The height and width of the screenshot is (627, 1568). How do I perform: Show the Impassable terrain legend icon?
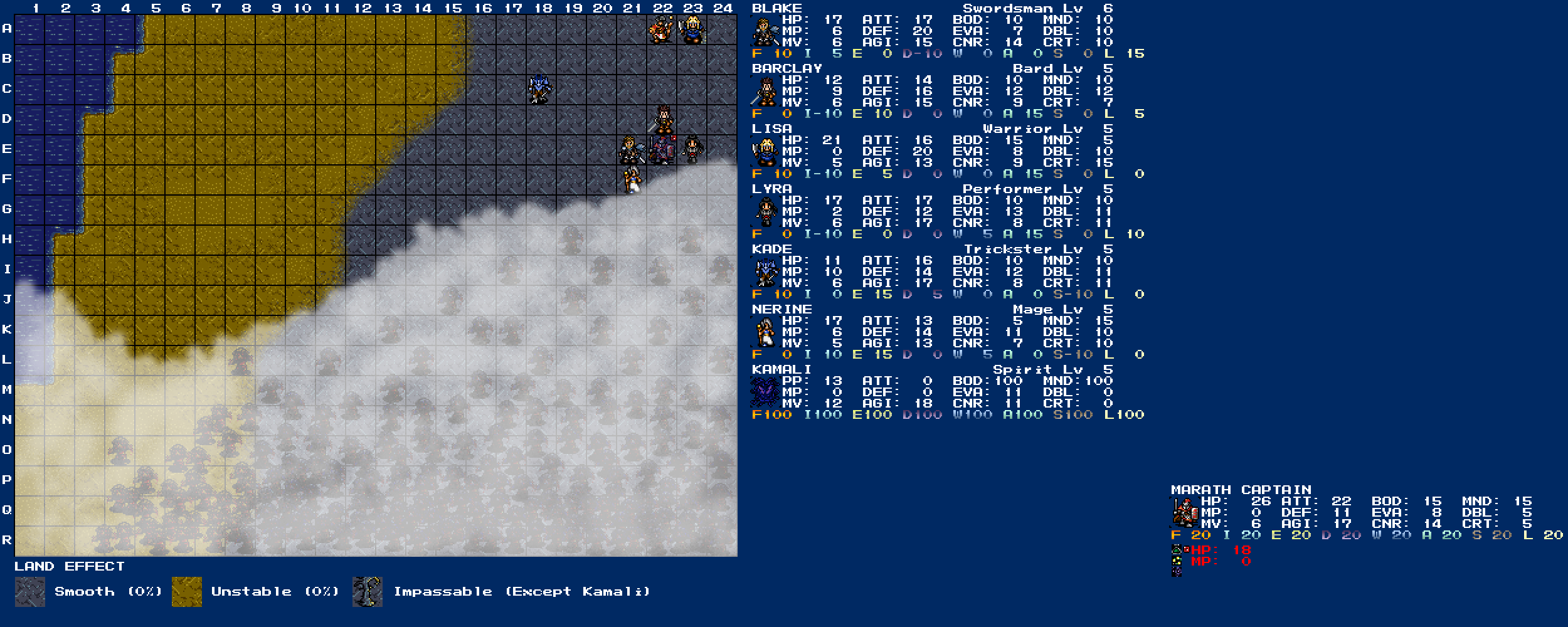368,592
